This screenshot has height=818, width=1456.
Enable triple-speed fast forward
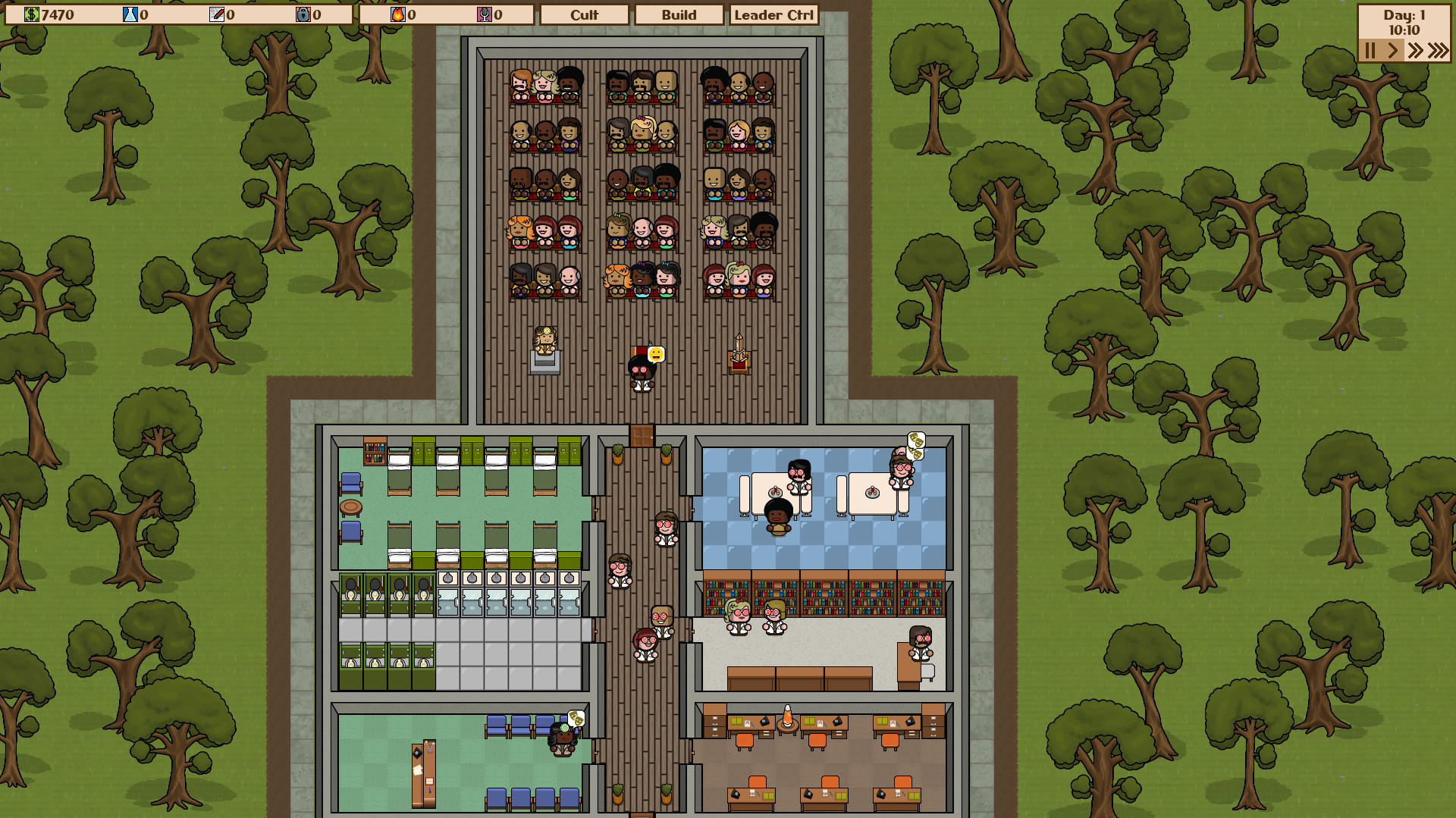coord(1438,51)
